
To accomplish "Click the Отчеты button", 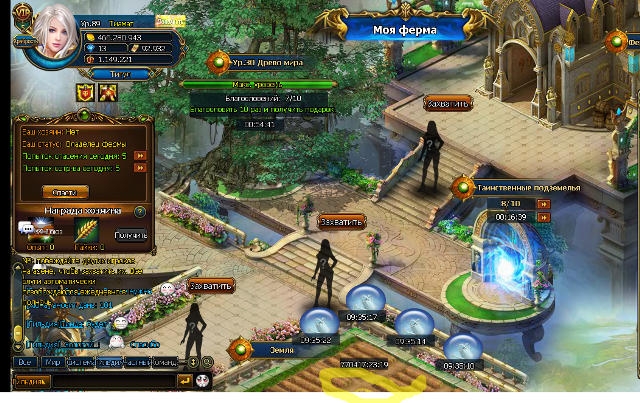I will (x=65, y=192).
